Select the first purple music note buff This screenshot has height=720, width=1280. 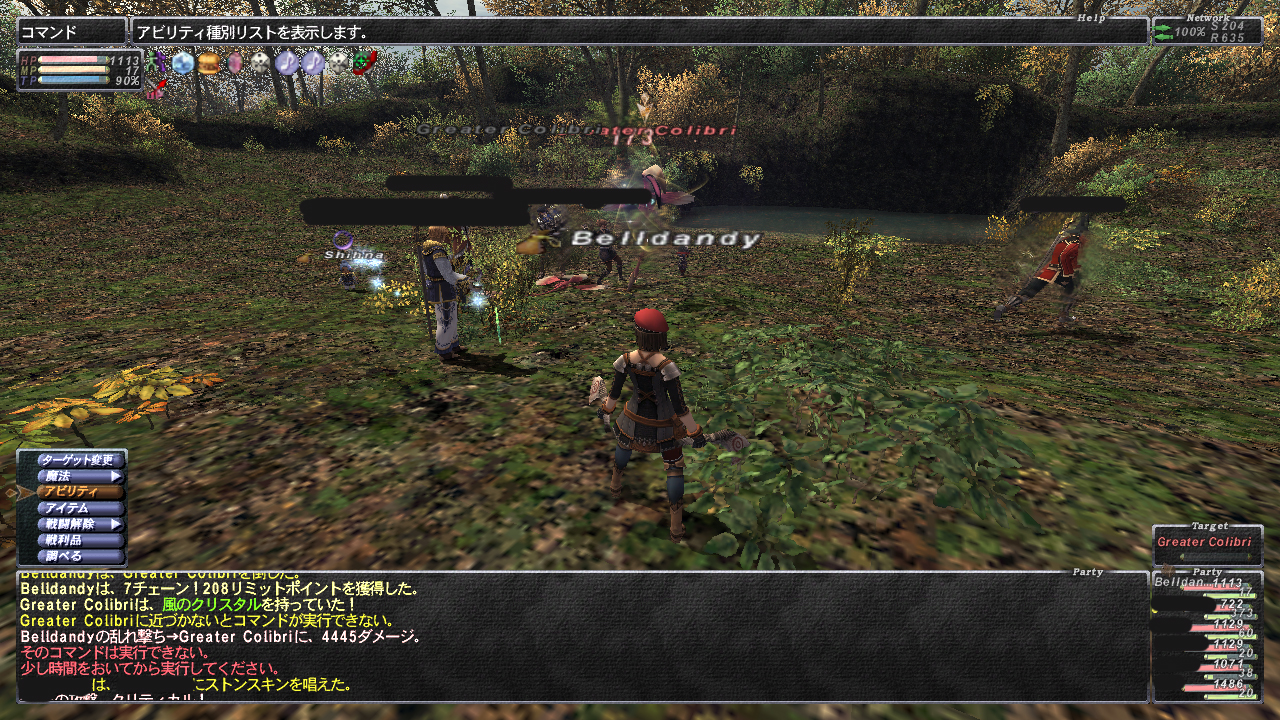[x=287, y=63]
